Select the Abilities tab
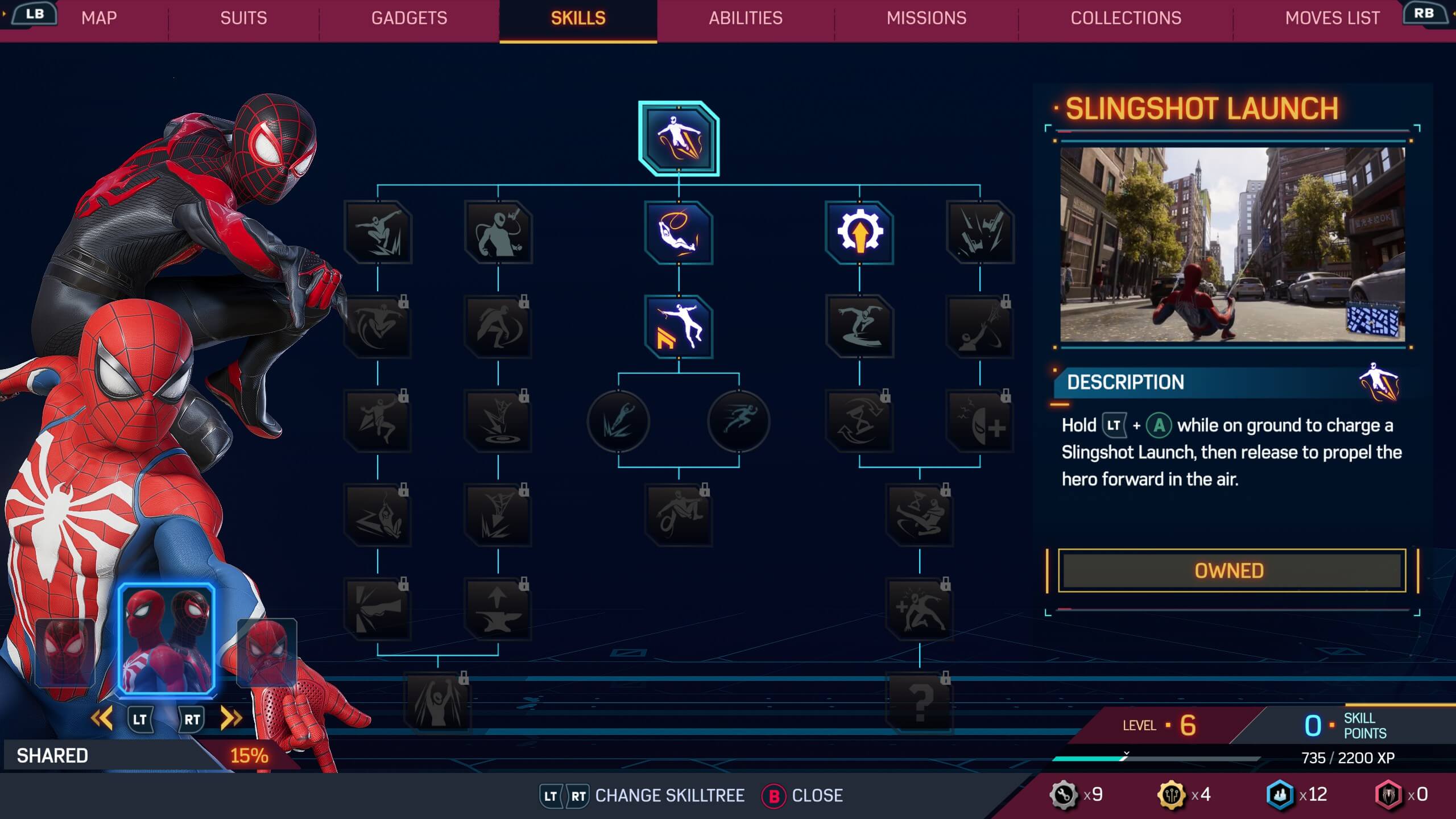This screenshot has height=819, width=1456. (x=745, y=18)
